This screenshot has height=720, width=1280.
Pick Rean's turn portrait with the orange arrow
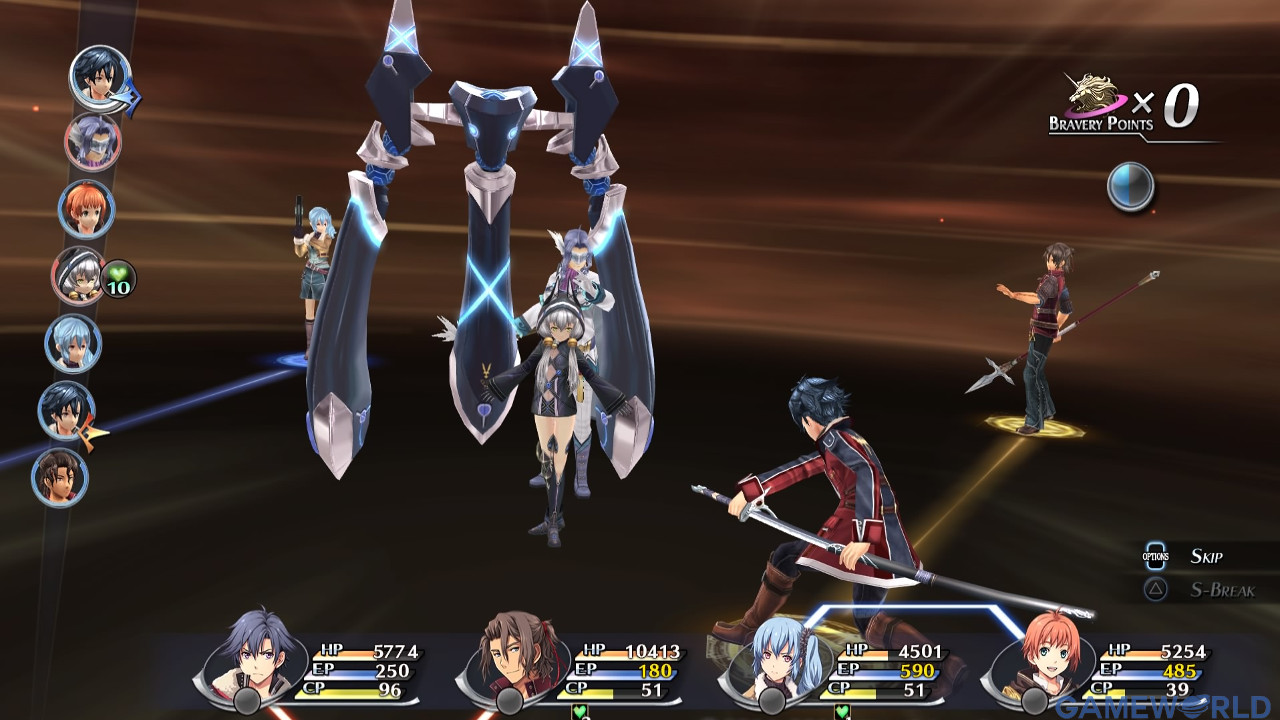coord(67,410)
